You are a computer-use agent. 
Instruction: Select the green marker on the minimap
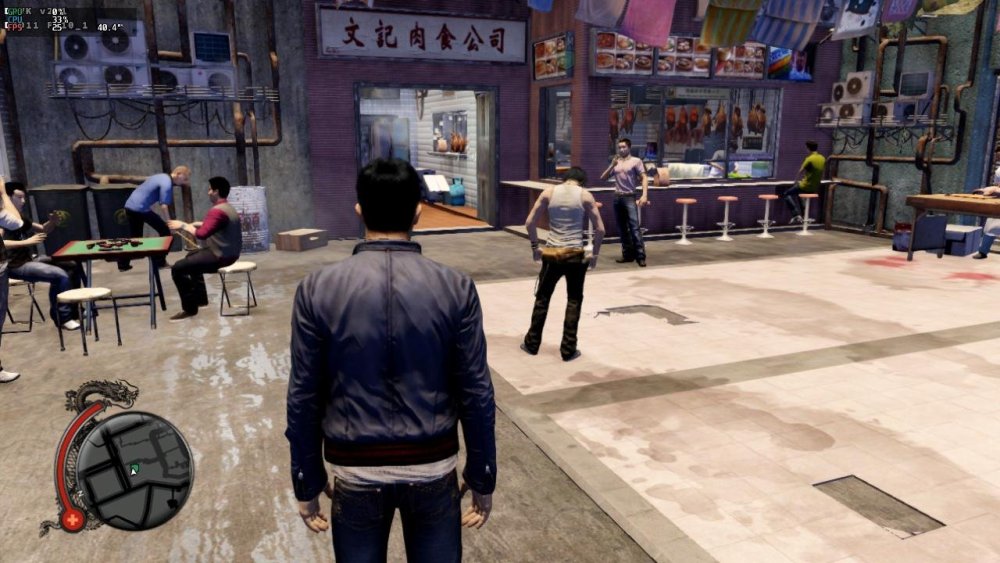click(134, 468)
